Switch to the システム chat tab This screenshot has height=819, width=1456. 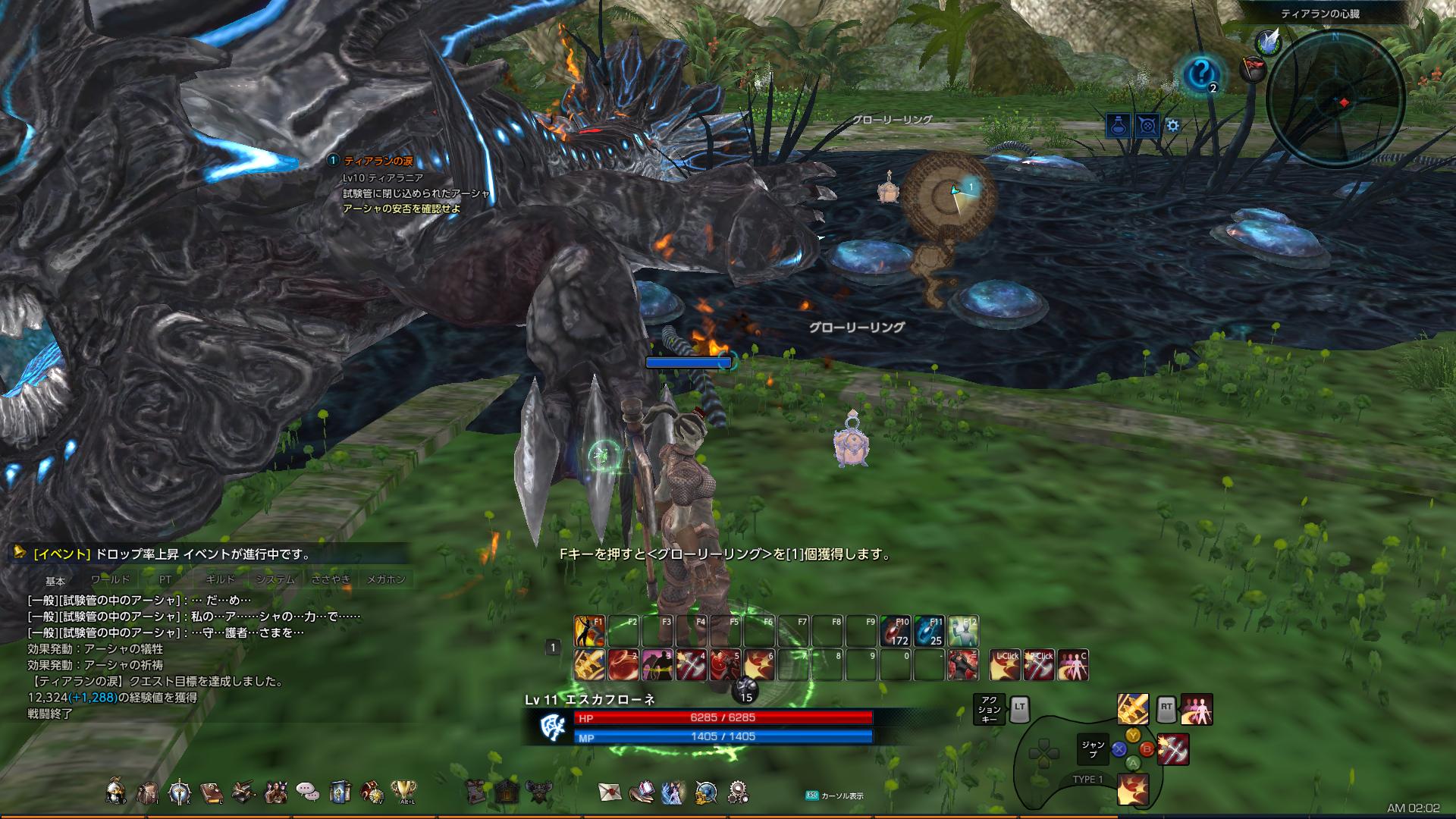pyautogui.click(x=278, y=578)
